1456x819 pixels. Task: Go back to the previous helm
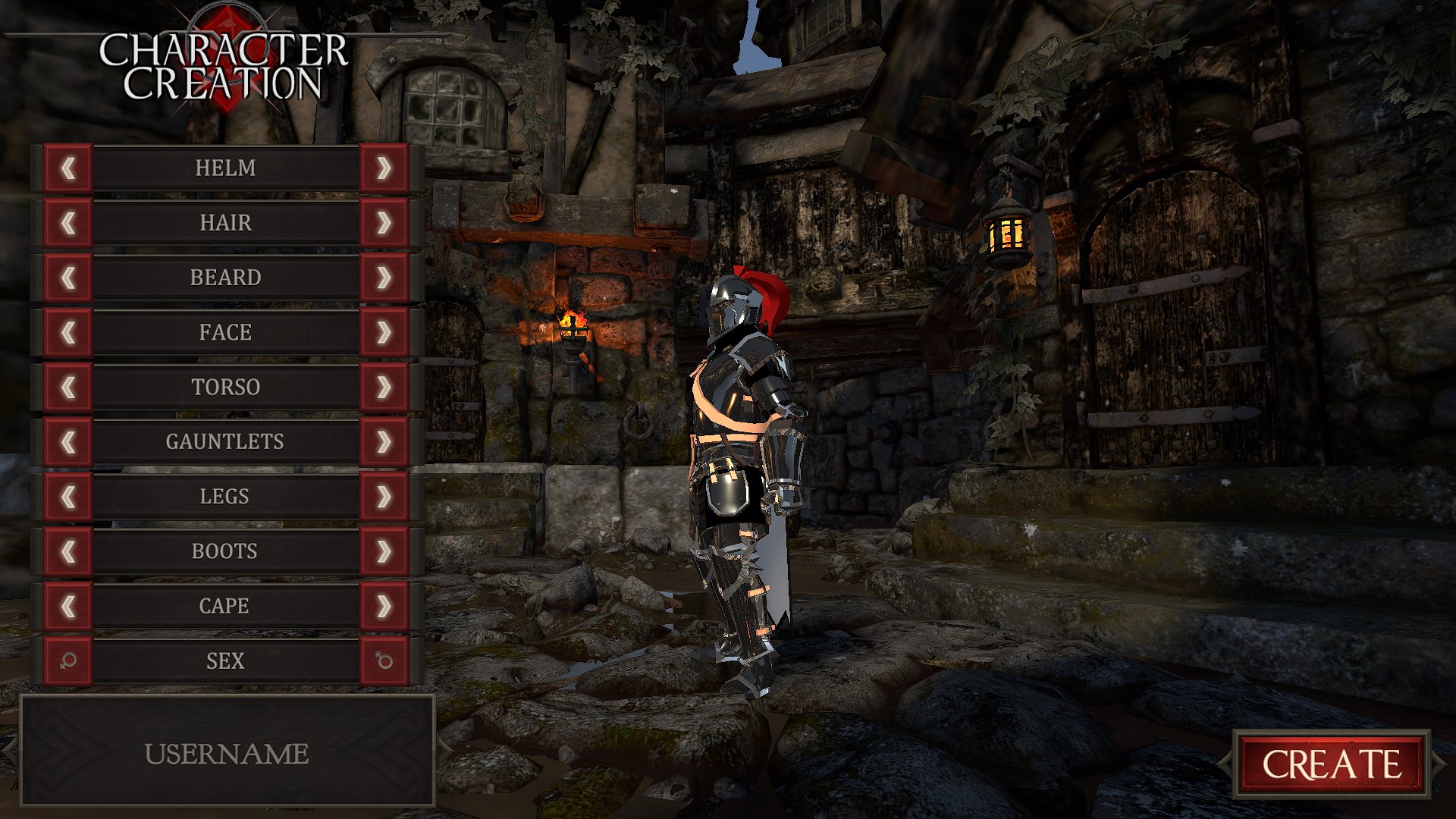pos(68,168)
